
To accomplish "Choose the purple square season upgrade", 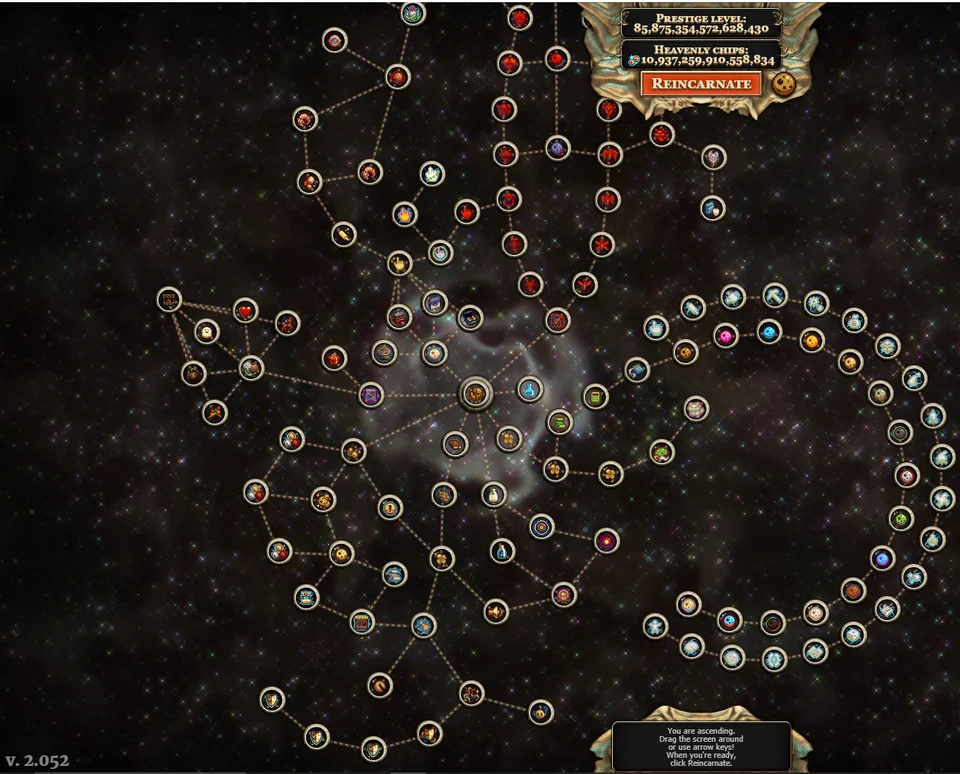I will pyautogui.click(x=372, y=395).
